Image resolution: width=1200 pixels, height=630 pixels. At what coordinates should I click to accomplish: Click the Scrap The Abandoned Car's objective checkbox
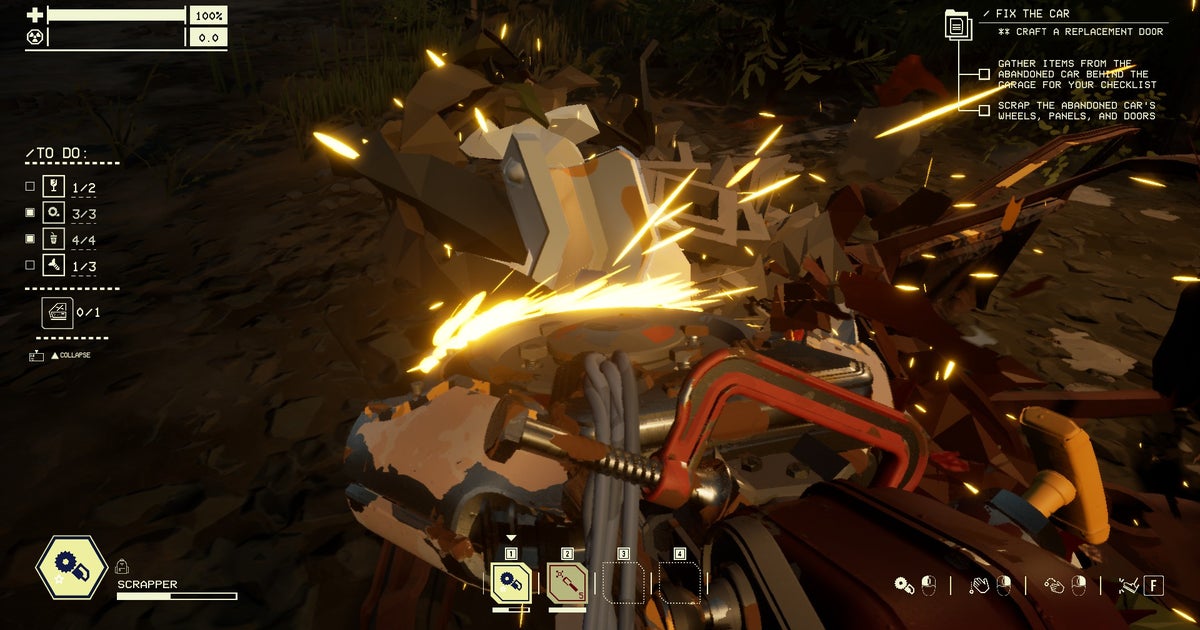pos(984,109)
